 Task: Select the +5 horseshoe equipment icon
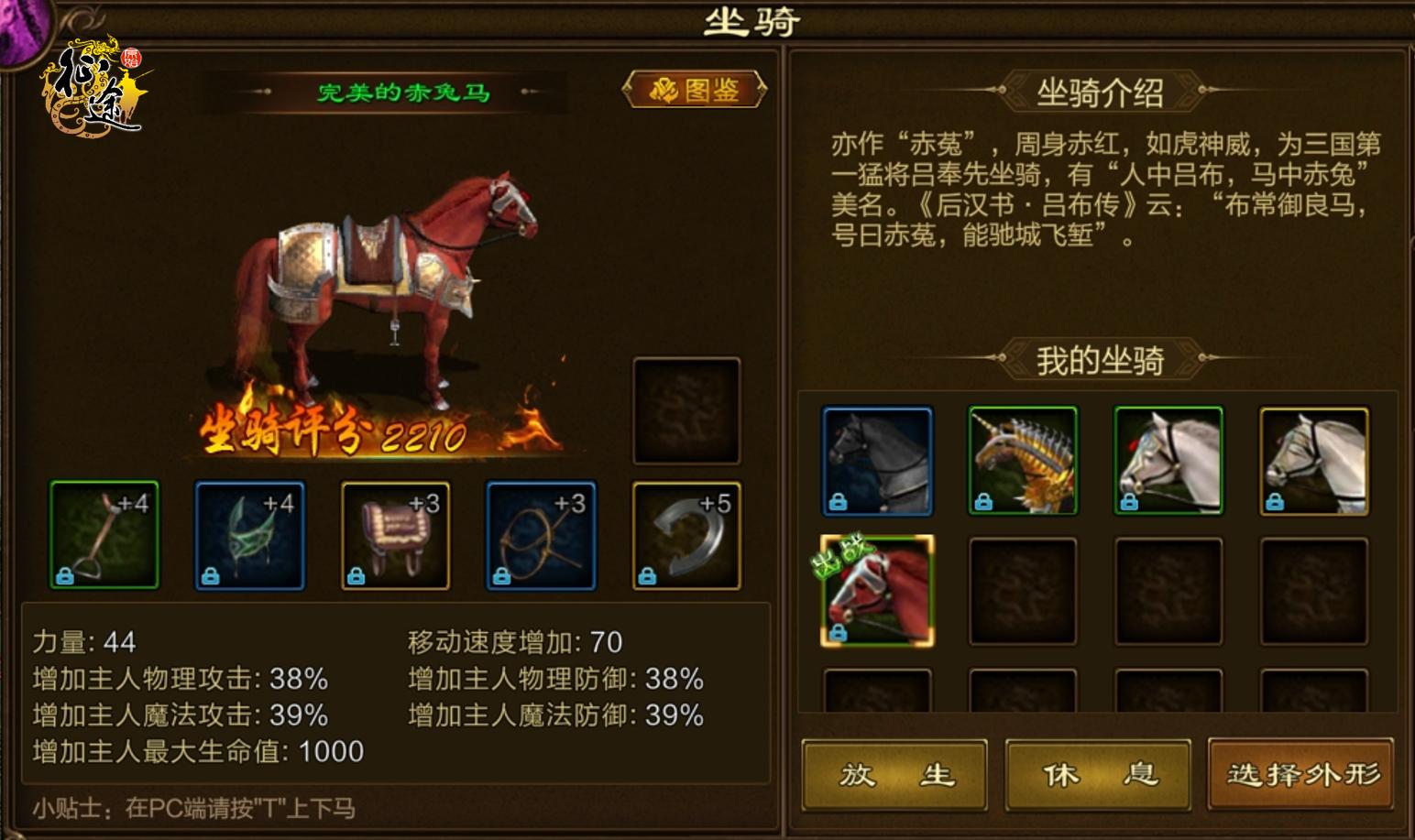point(686,534)
